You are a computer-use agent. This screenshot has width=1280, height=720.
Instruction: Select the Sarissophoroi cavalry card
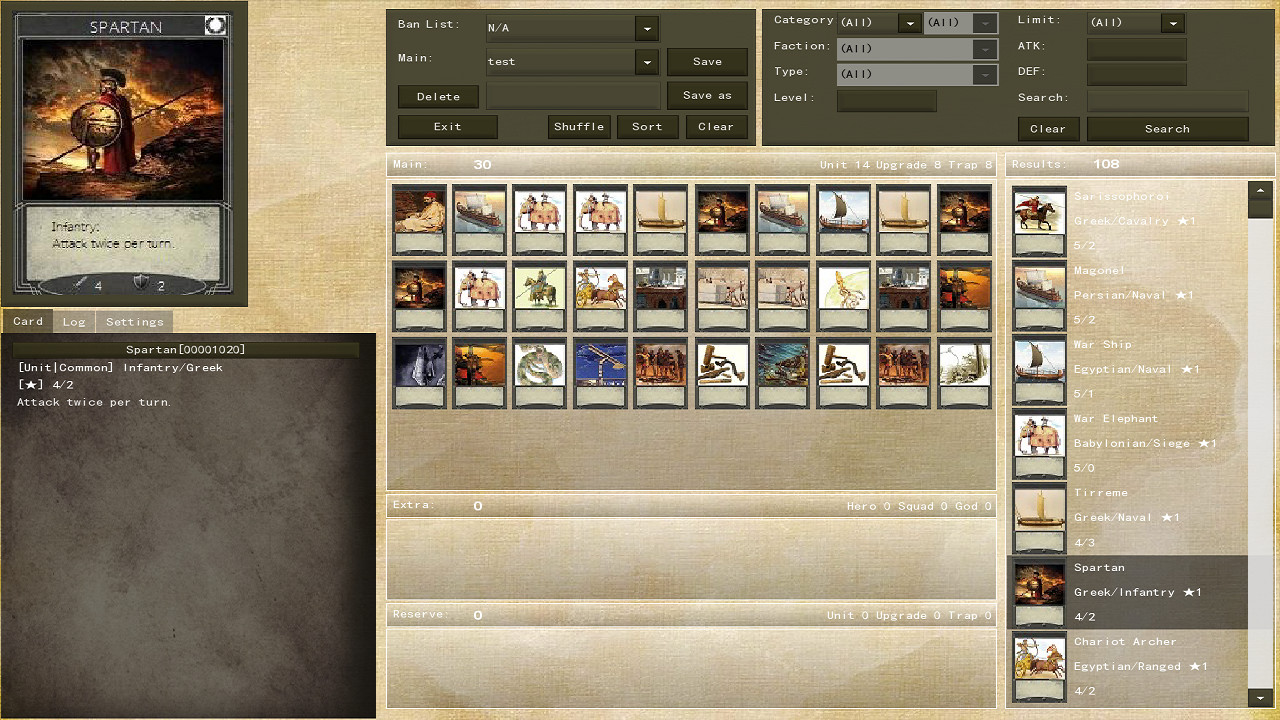pos(1039,214)
